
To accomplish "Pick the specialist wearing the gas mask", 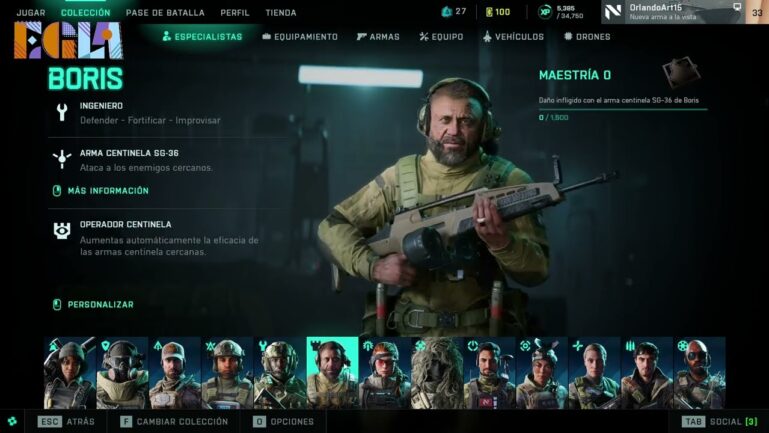I will [x=122, y=374].
